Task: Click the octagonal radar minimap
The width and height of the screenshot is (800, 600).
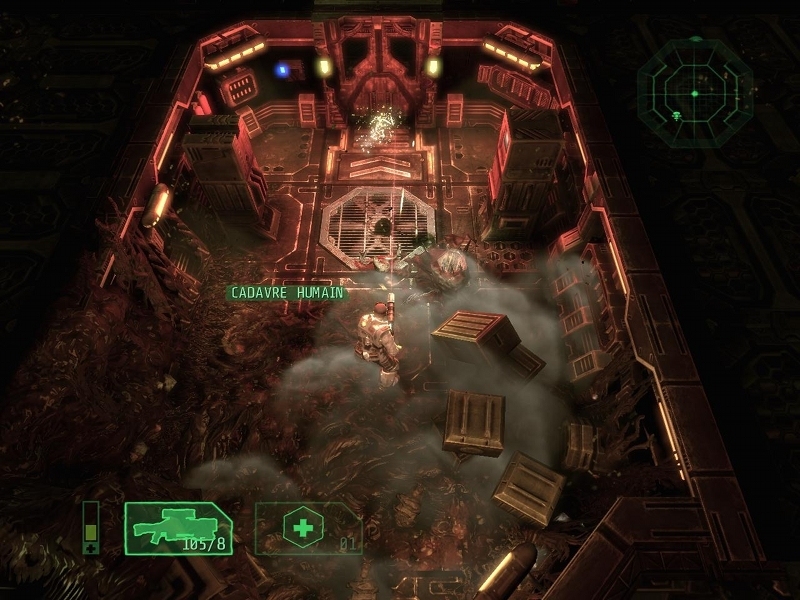Action: click(x=694, y=93)
